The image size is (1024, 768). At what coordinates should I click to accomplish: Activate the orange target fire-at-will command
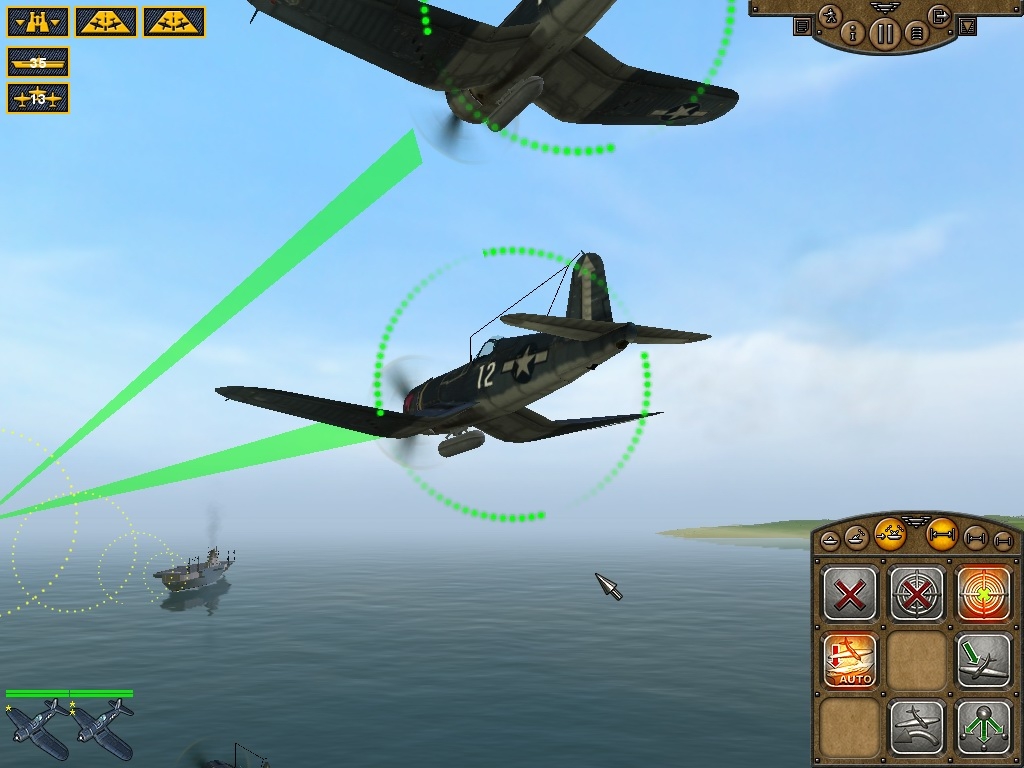984,595
